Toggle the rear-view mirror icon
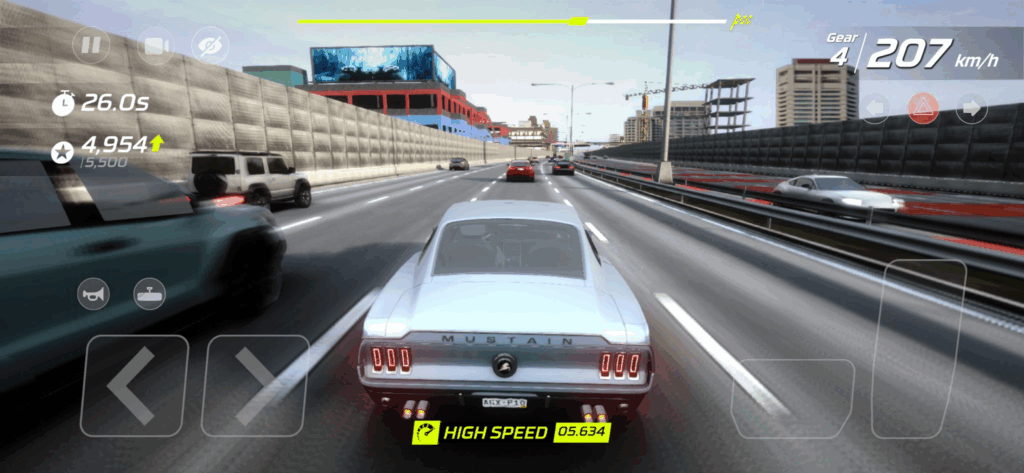The height and width of the screenshot is (473, 1024). (x=150, y=293)
